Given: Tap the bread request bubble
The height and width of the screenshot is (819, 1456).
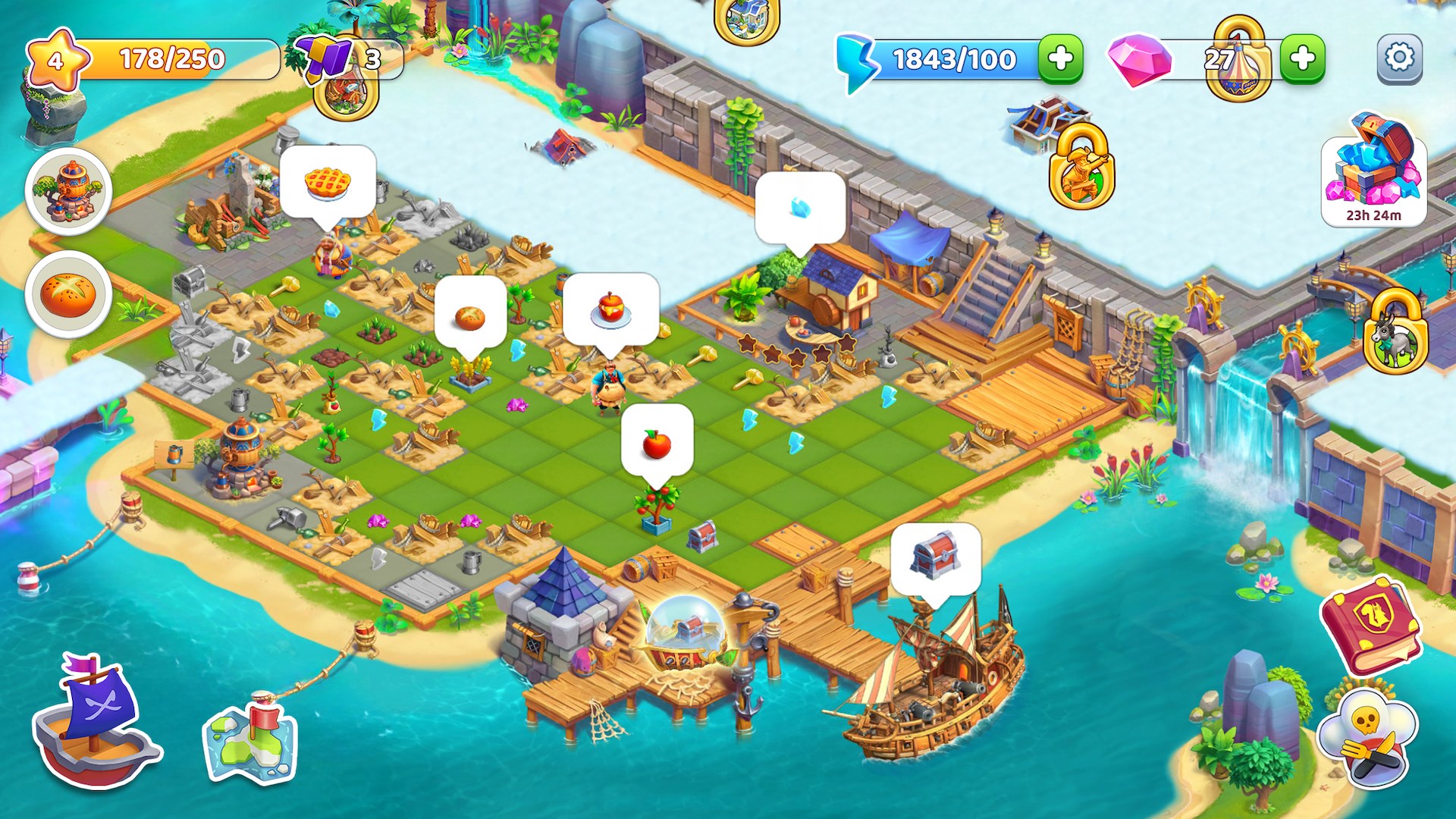Looking at the screenshot, I should pos(469,318).
